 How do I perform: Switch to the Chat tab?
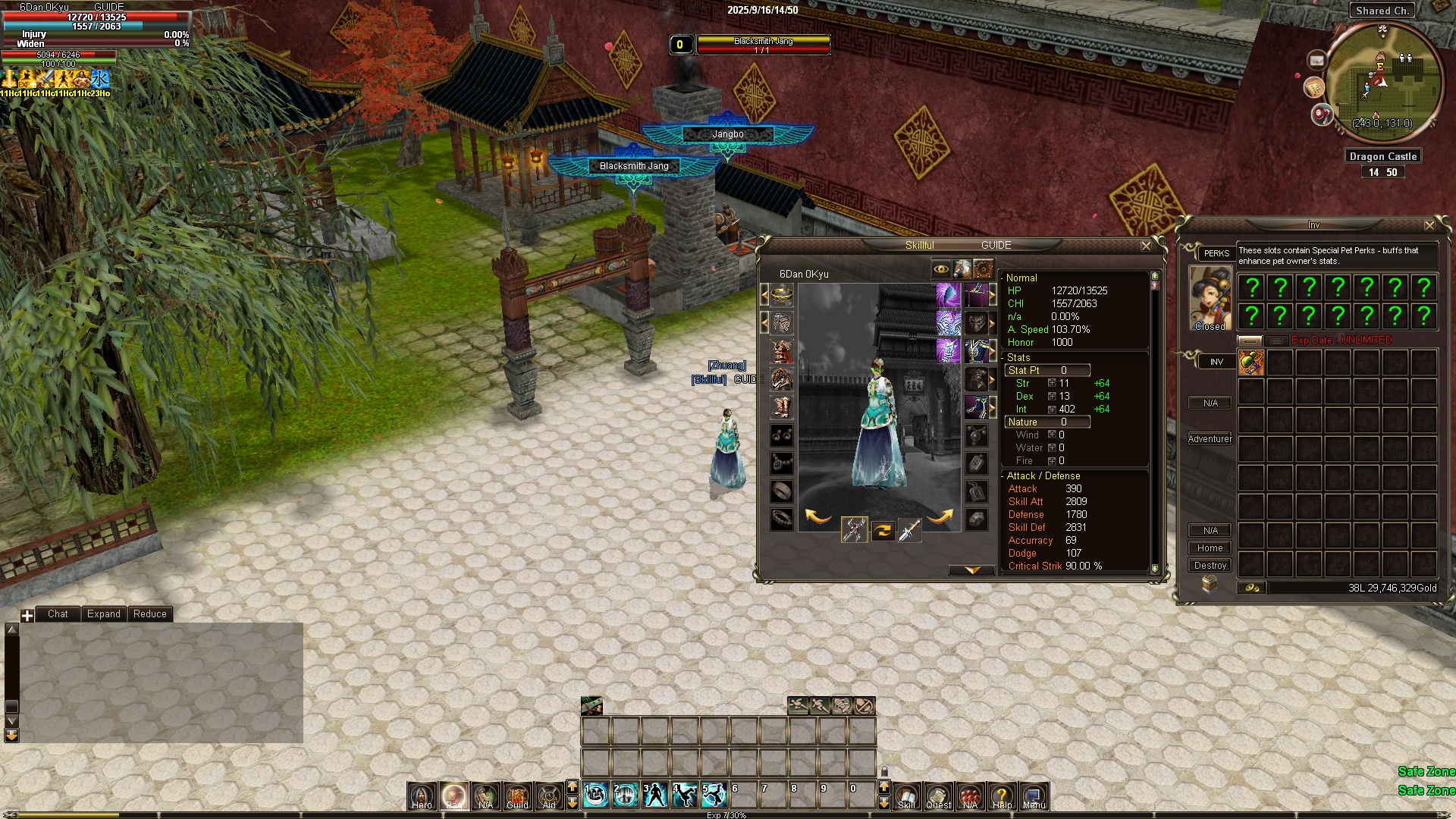pyautogui.click(x=58, y=614)
